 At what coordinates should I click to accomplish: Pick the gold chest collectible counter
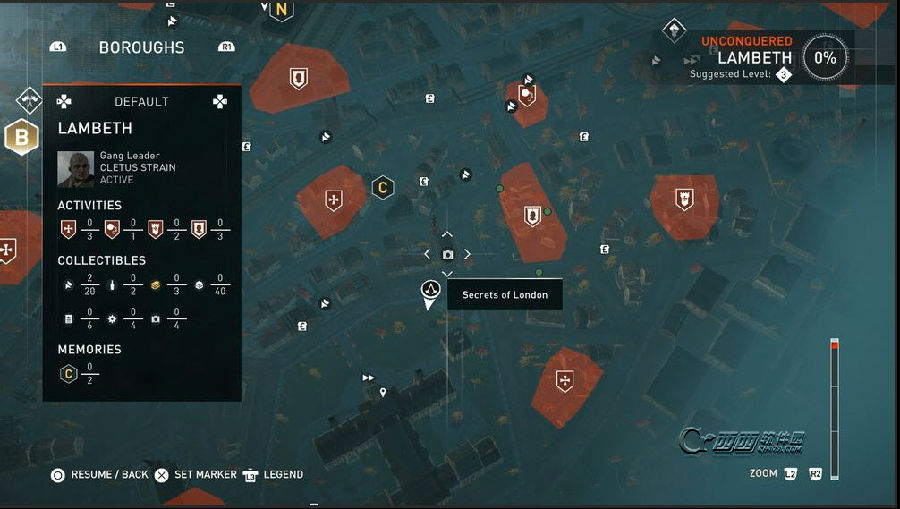155,285
